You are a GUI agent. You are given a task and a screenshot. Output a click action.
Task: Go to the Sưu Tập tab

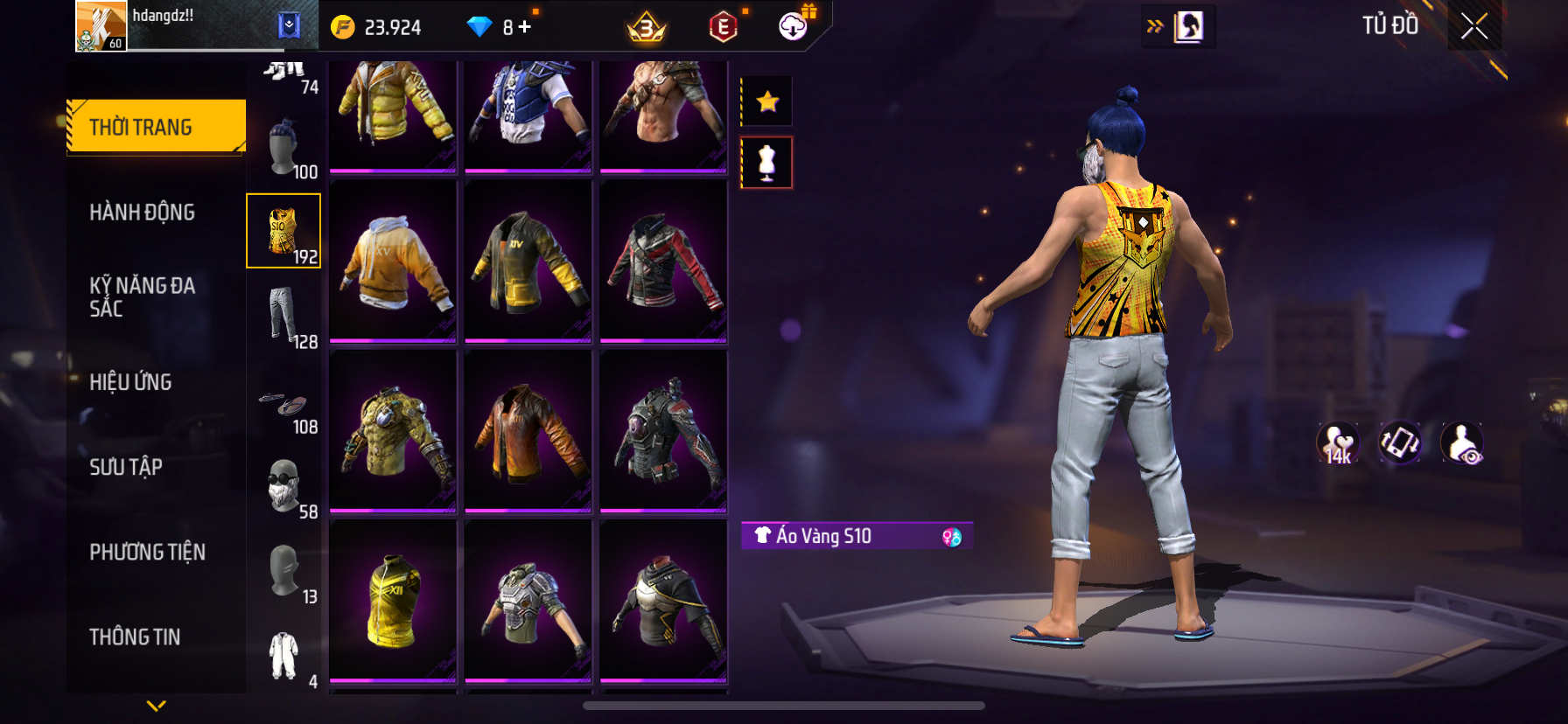126,467
